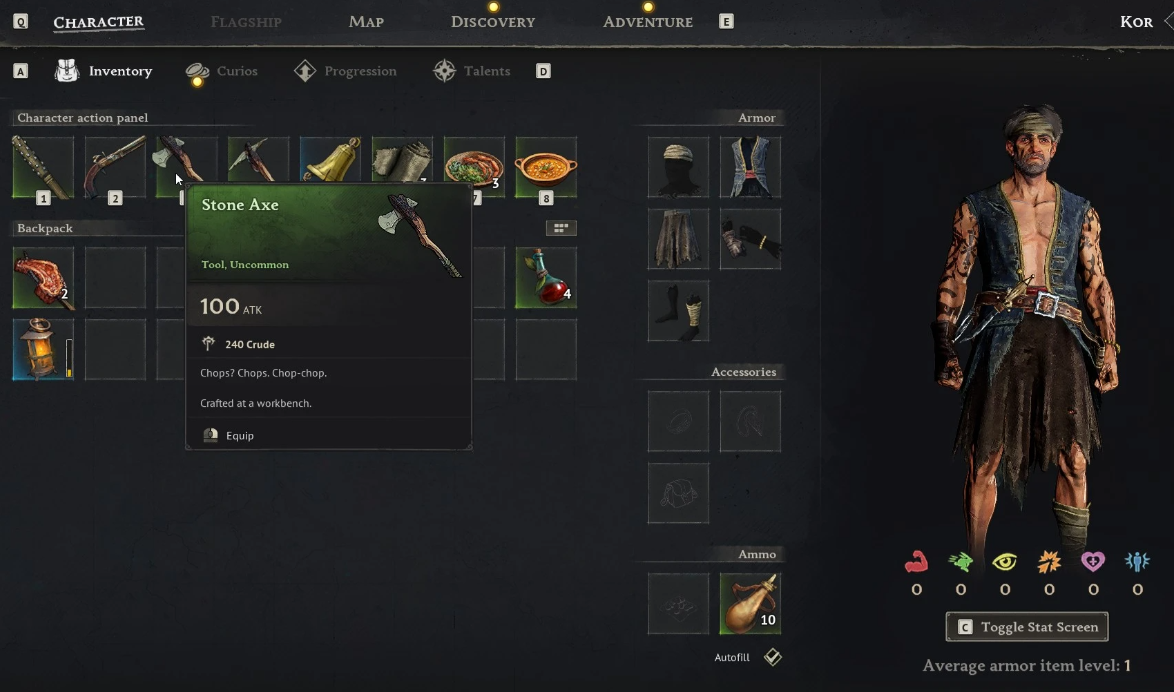1174x692 pixels.
Task: Select the lantern in backpack
Action: (43, 350)
